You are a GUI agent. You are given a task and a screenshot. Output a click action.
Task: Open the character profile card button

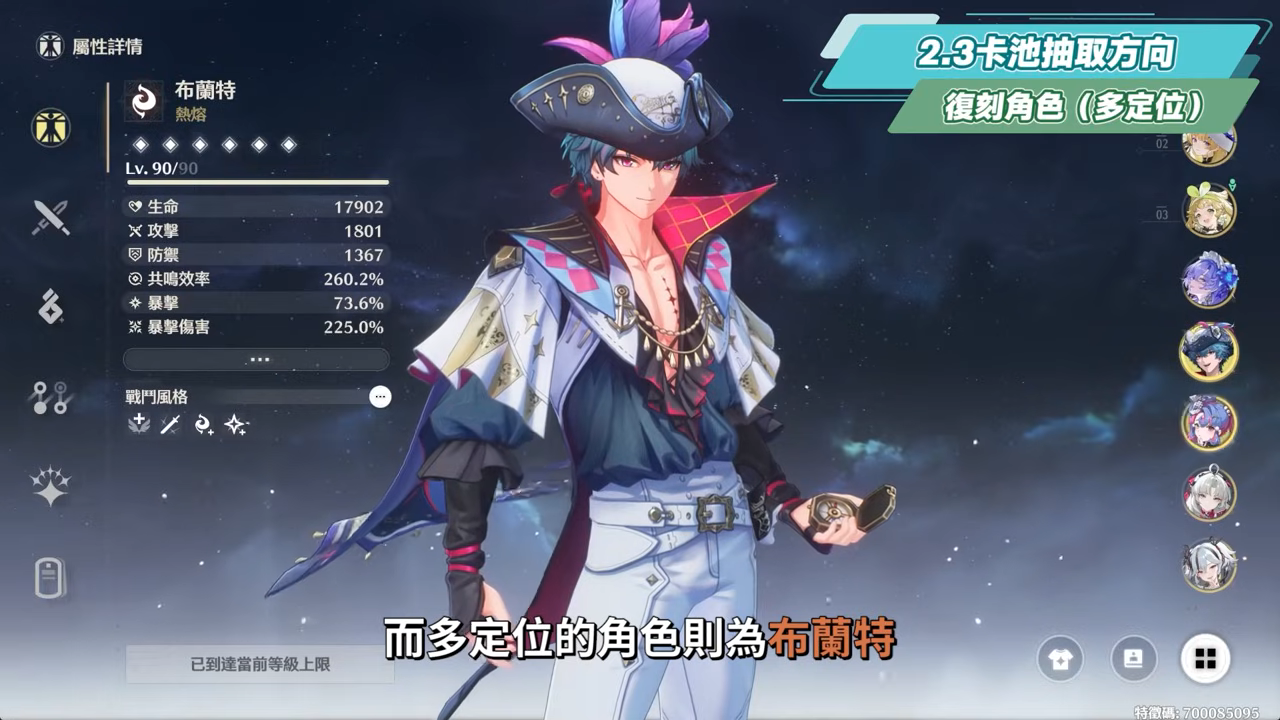point(1133,658)
